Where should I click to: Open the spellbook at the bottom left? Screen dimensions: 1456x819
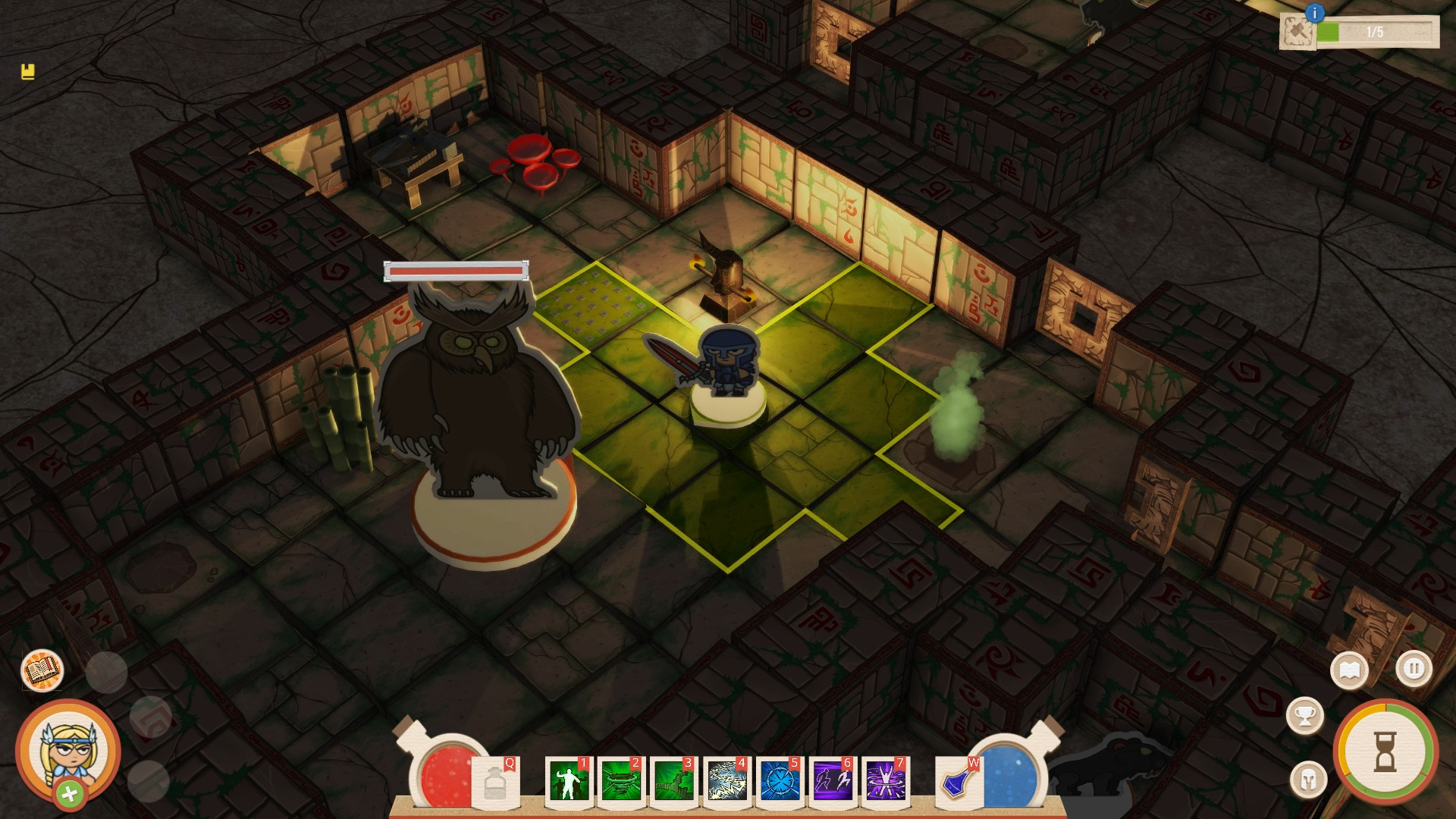[43, 670]
